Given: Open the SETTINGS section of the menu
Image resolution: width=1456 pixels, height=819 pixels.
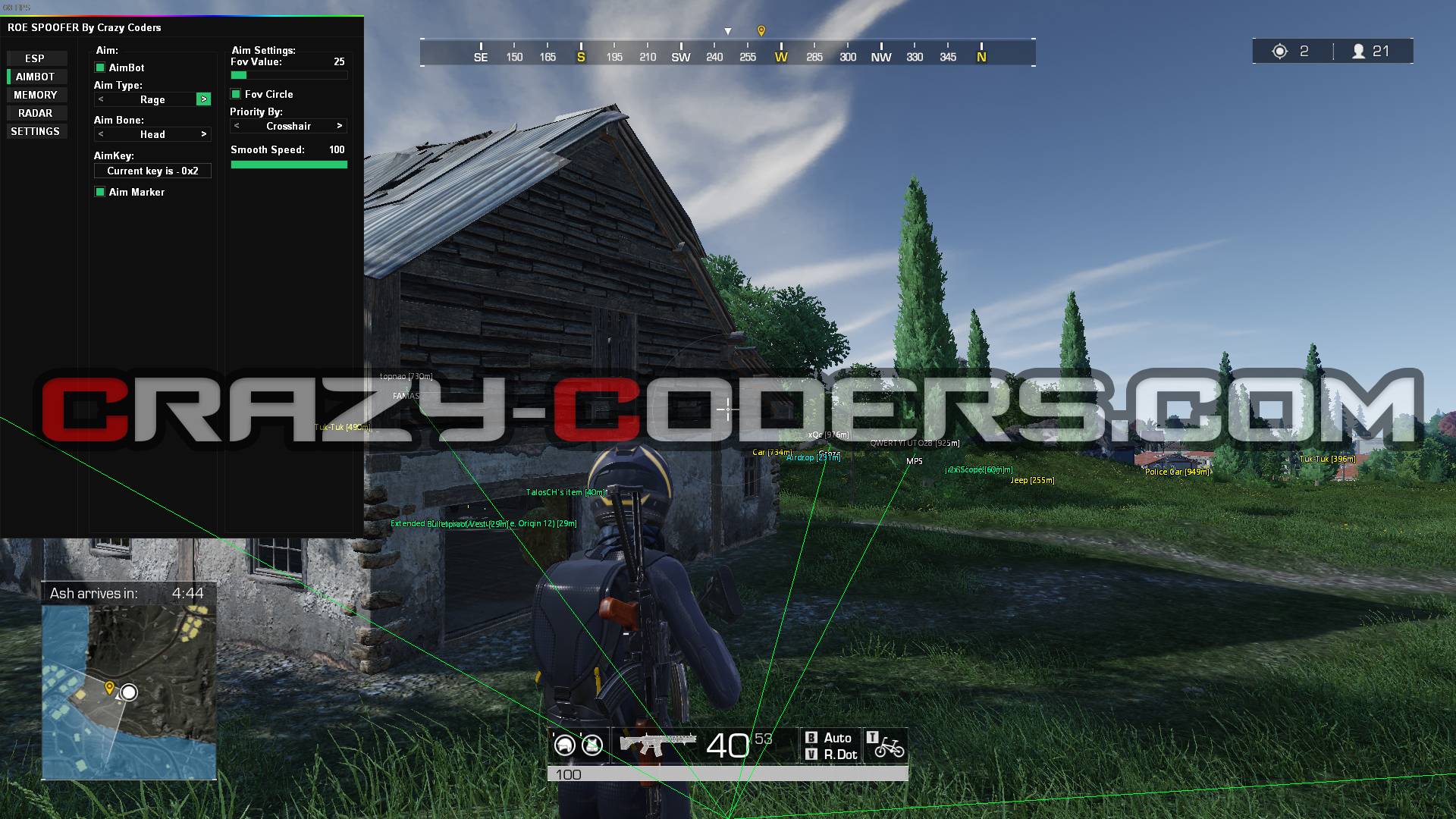Looking at the screenshot, I should click(36, 130).
